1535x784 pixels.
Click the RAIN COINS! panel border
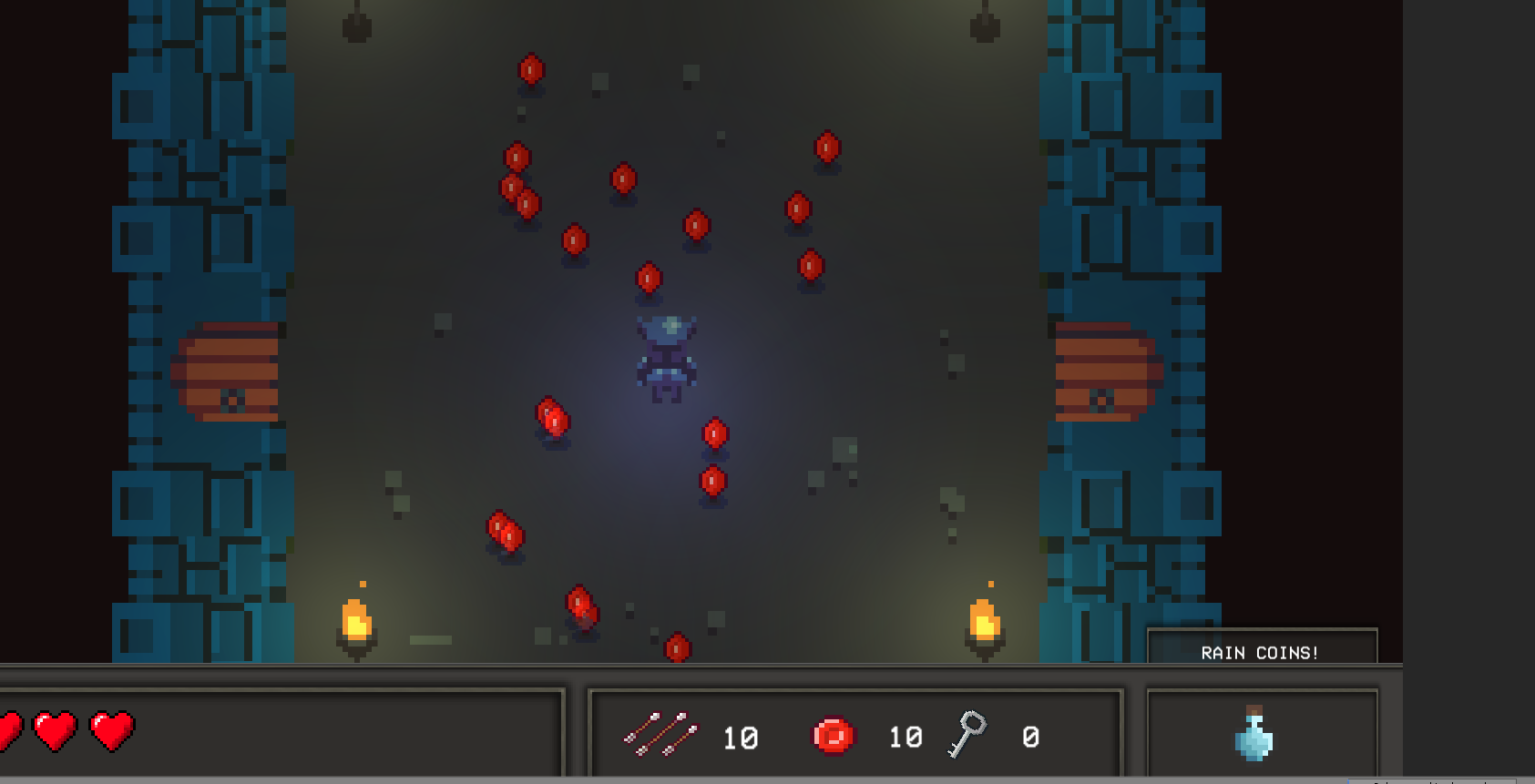[1262, 628]
